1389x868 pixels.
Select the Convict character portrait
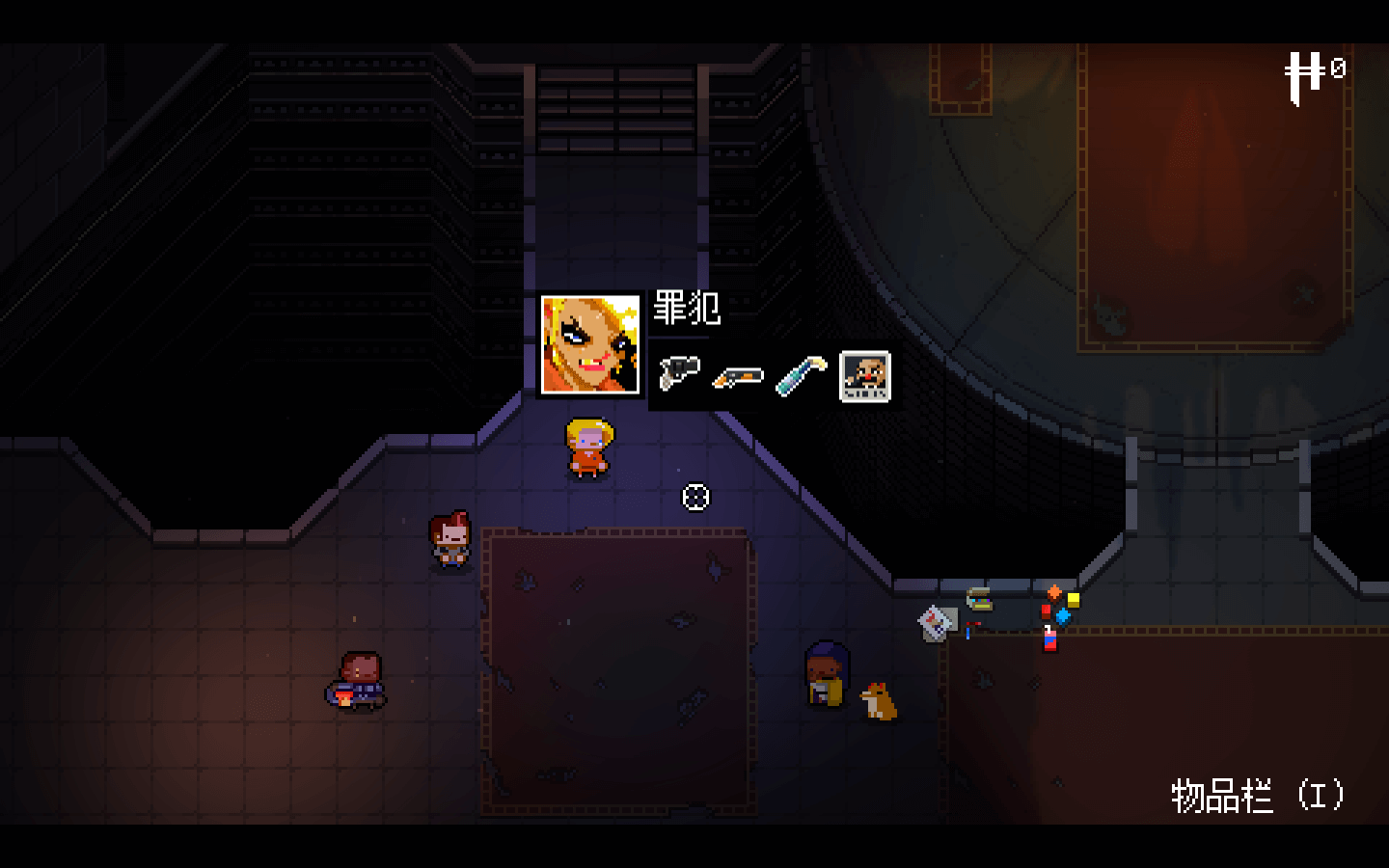[x=590, y=344]
